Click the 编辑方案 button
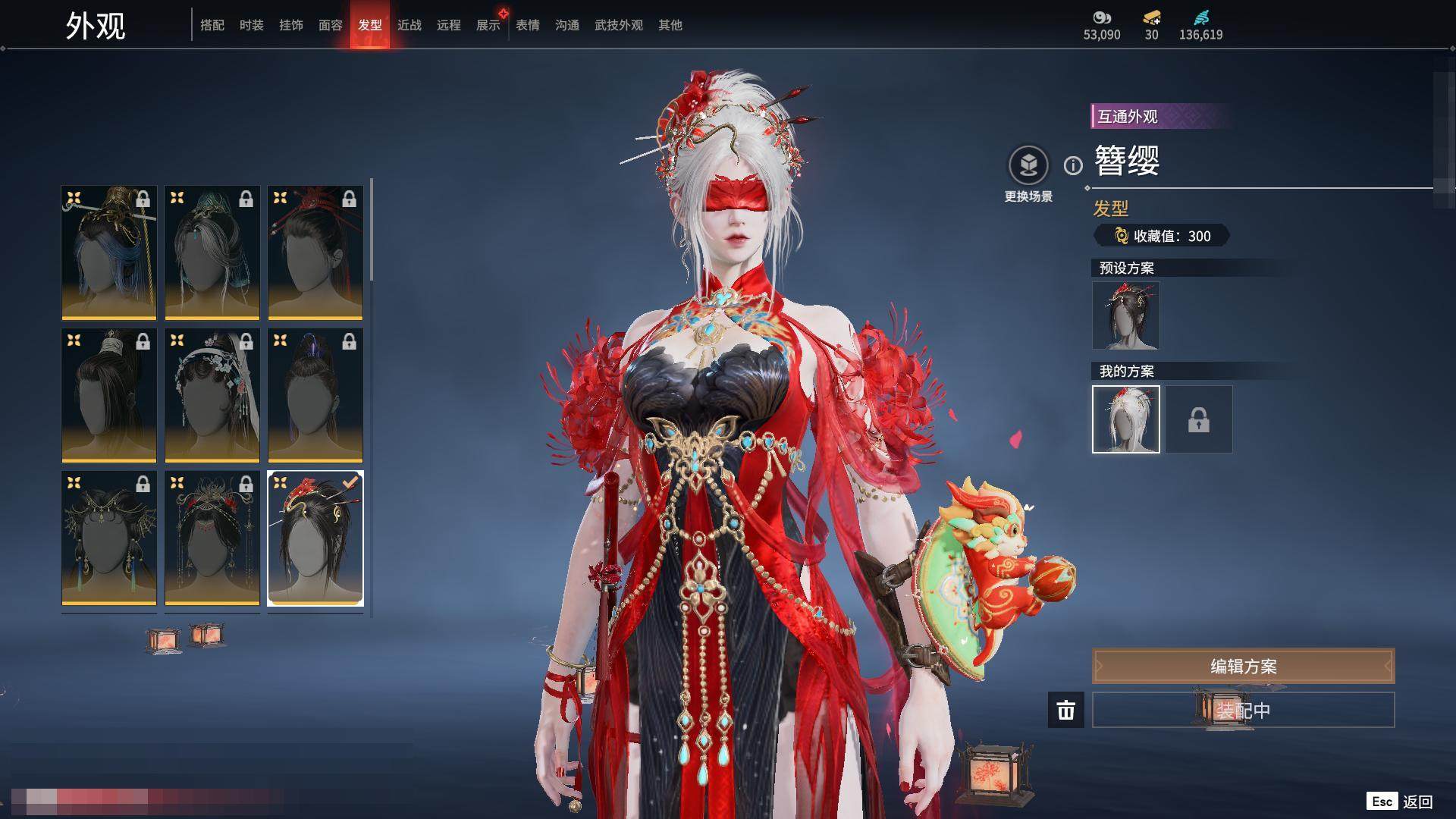Image resolution: width=1456 pixels, height=819 pixels. [x=1243, y=667]
